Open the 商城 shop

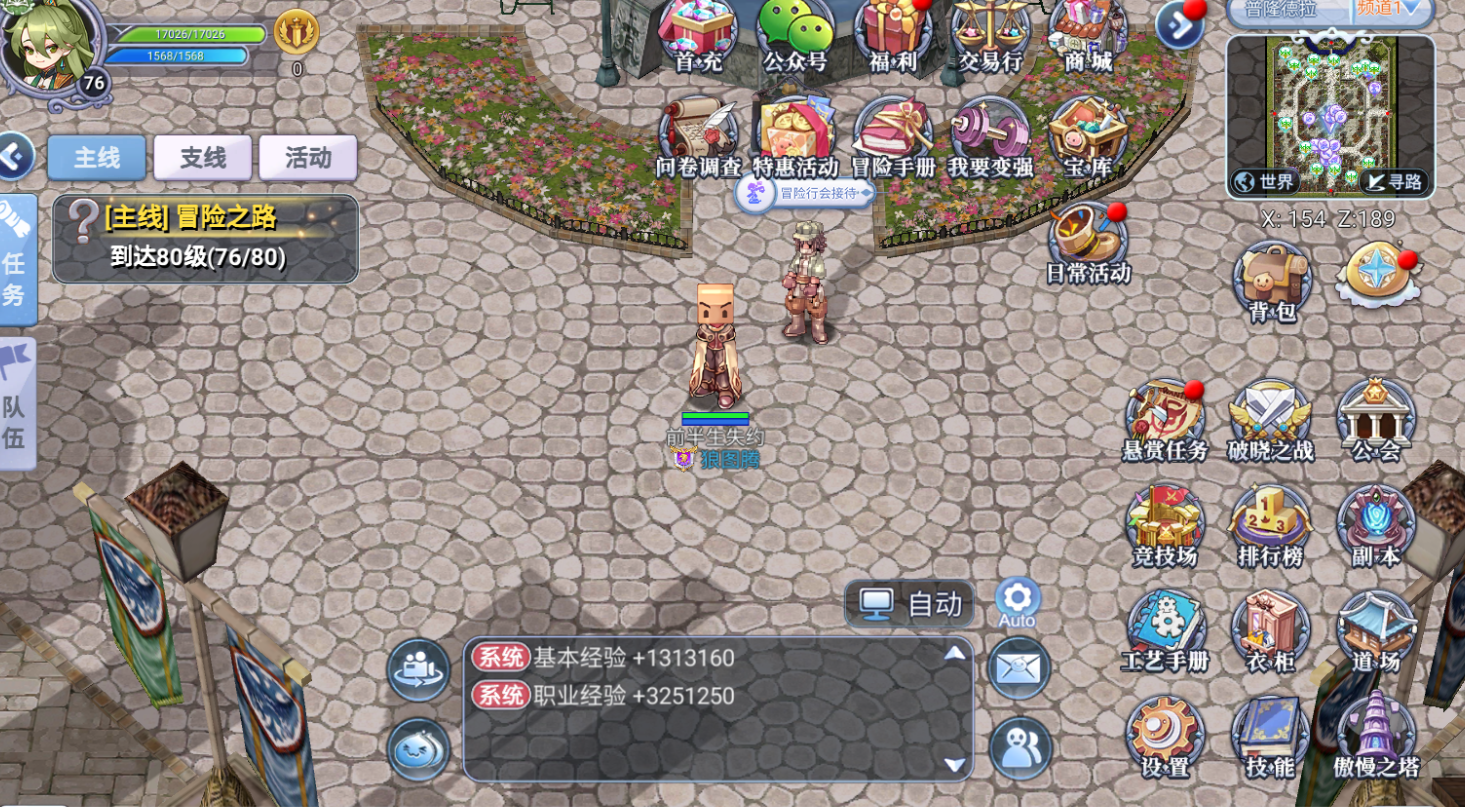coord(1088,34)
